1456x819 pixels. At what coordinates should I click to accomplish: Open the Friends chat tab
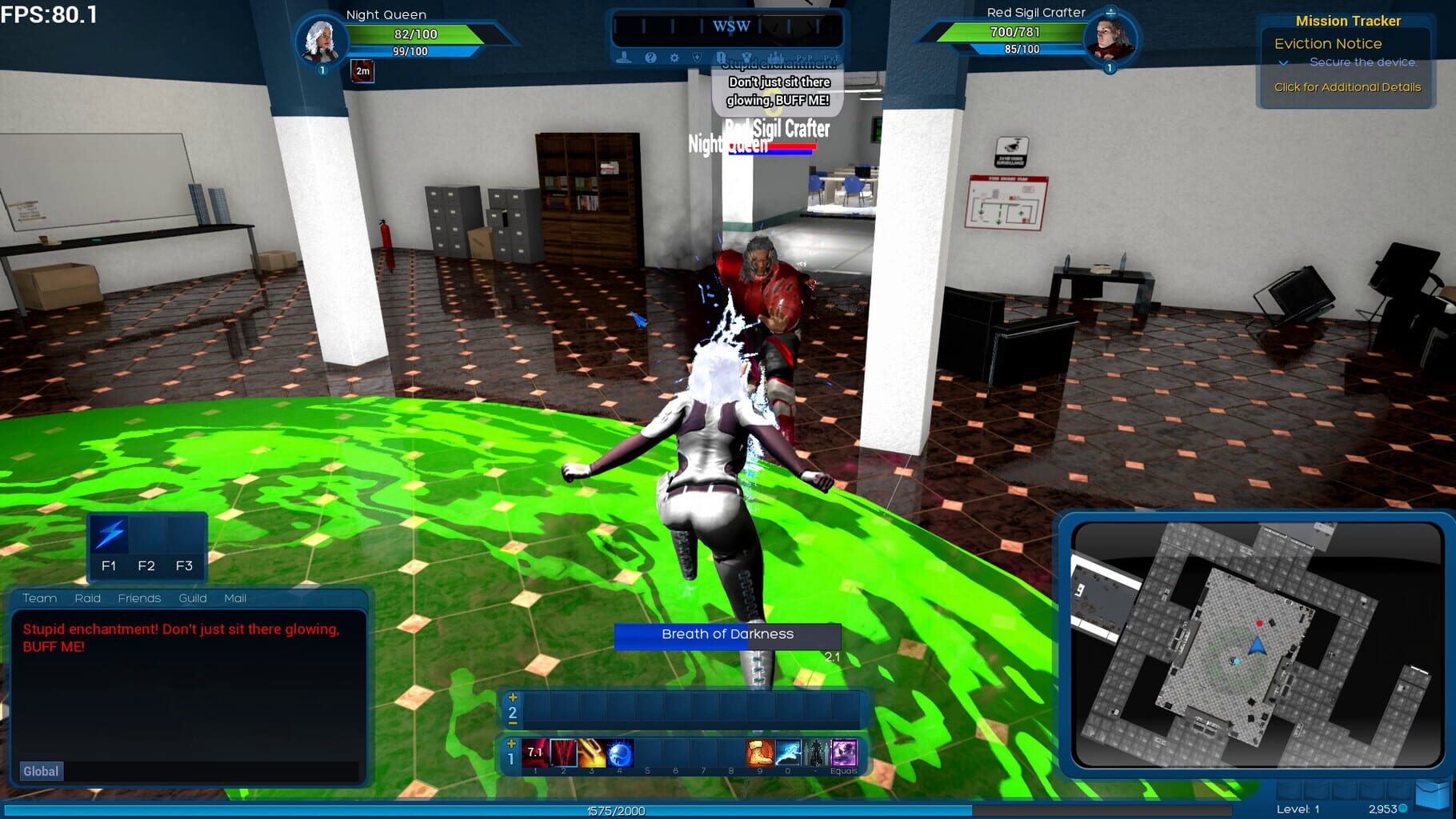tap(139, 598)
